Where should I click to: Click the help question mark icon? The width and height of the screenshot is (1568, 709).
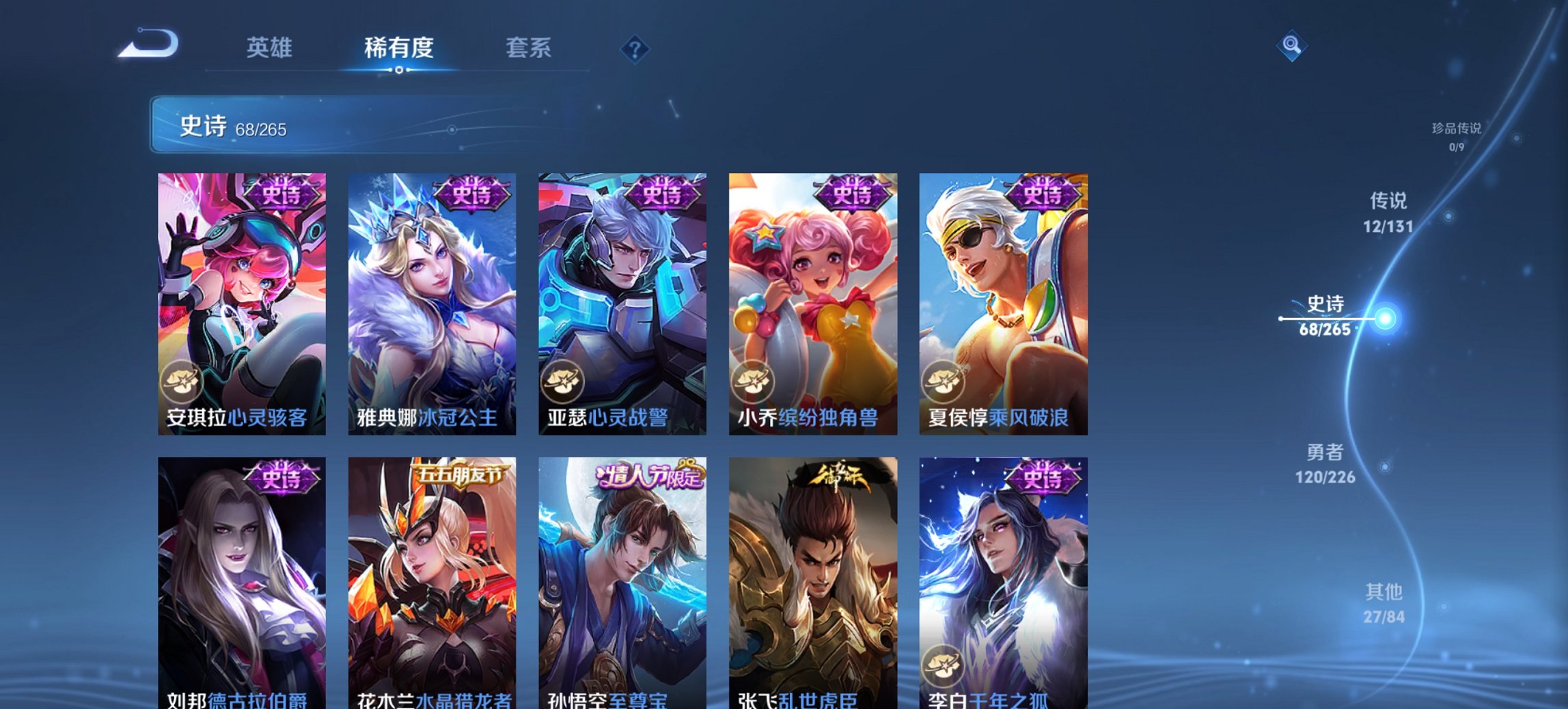click(636, 49)
